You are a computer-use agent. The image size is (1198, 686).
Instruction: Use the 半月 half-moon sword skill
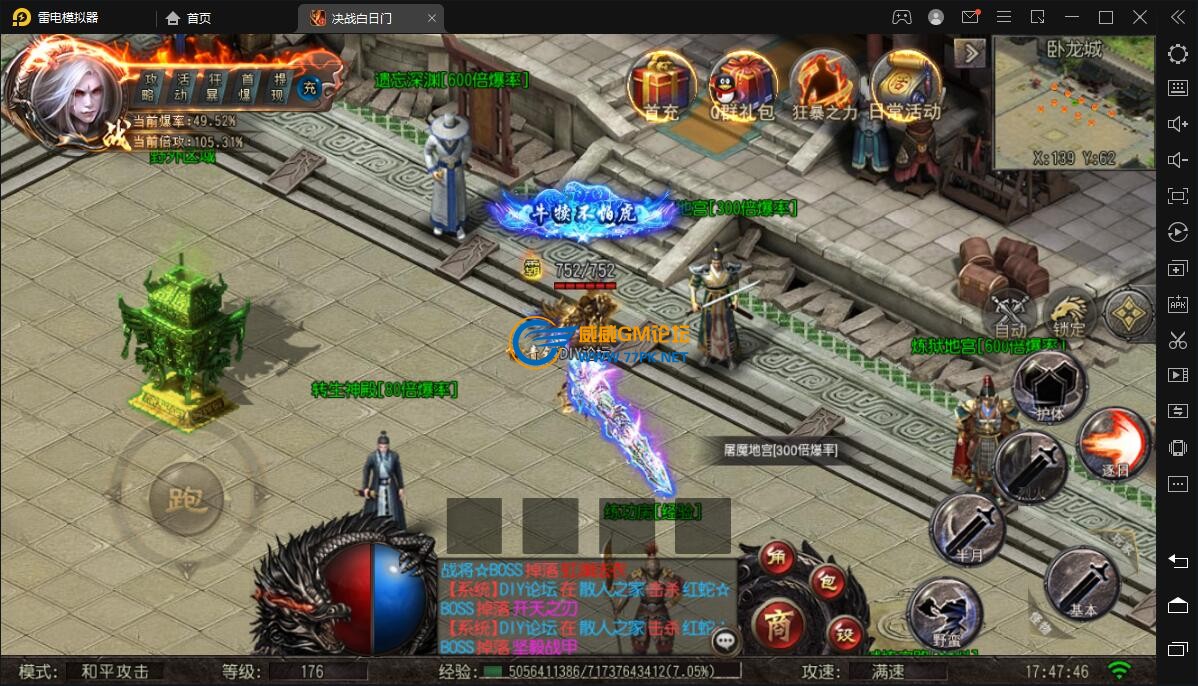tap(967, 528)
